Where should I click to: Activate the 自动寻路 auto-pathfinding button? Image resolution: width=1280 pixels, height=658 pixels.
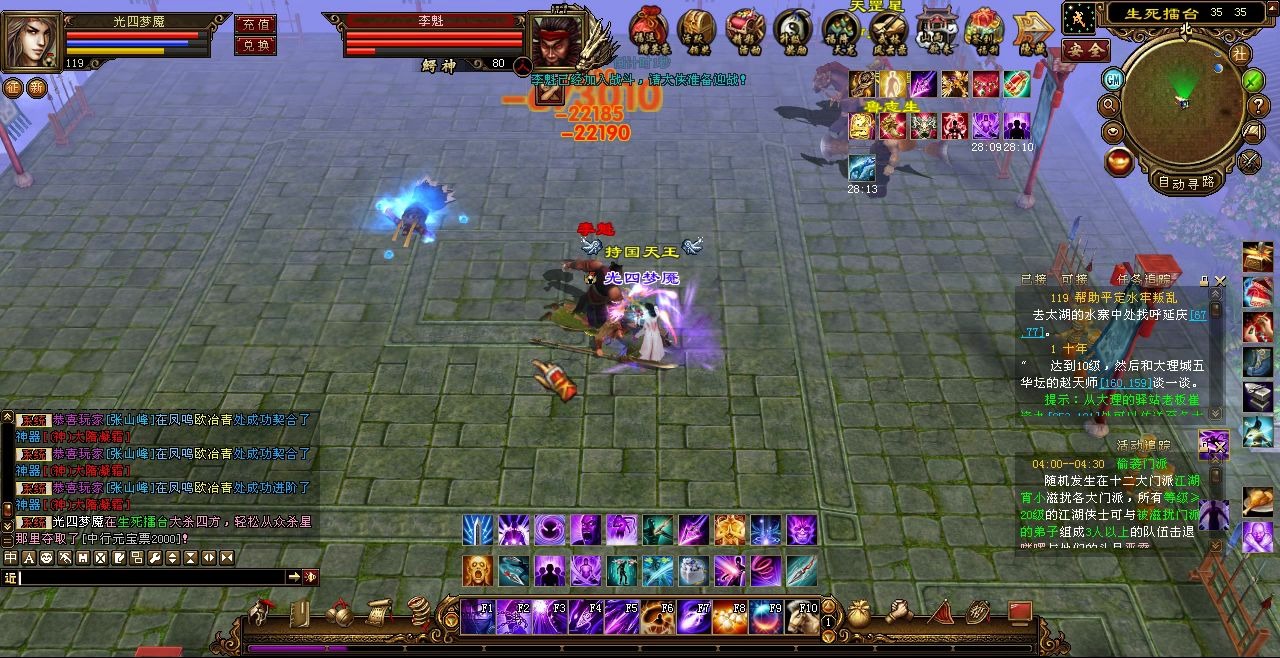point(1186,182)
